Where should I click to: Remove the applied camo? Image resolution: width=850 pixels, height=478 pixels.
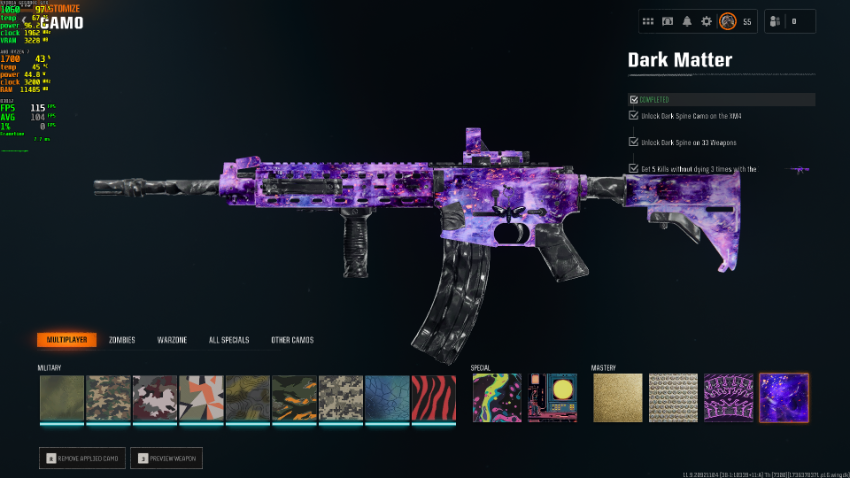(82, 458)
